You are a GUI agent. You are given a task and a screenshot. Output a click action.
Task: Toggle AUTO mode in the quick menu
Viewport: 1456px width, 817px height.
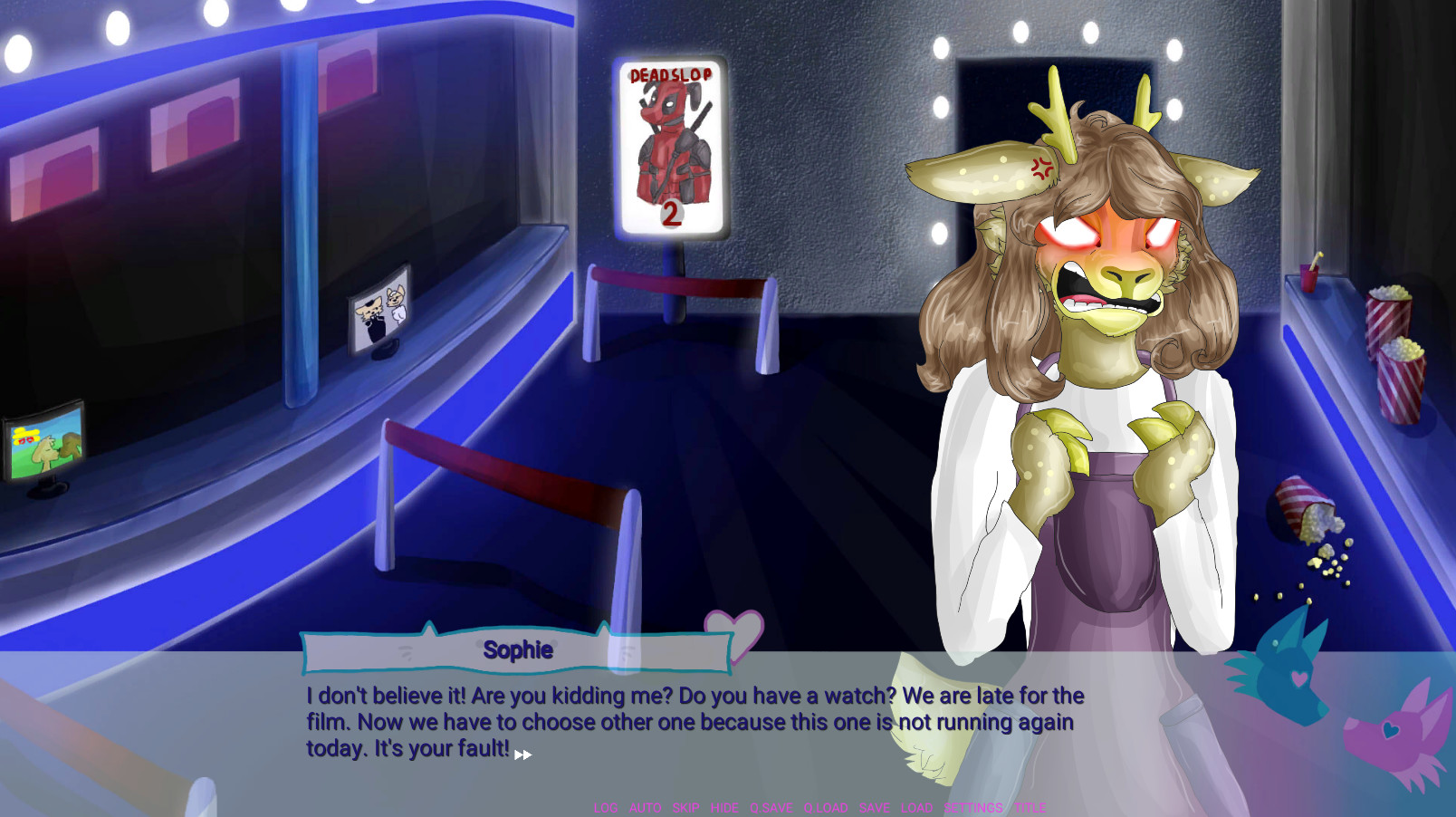[x=644, y=807]
